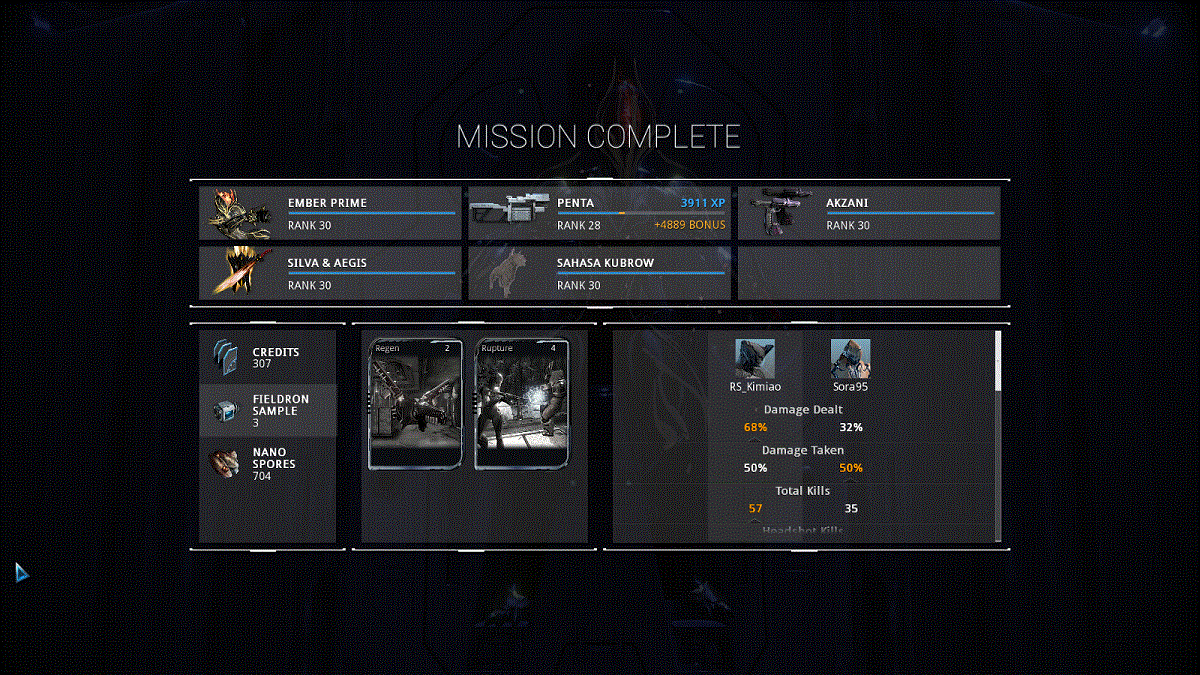This screenshot has height=675, width=1200.
Task: Select the Ember Prime warframe panel
Action: click(x=330, y=213)
